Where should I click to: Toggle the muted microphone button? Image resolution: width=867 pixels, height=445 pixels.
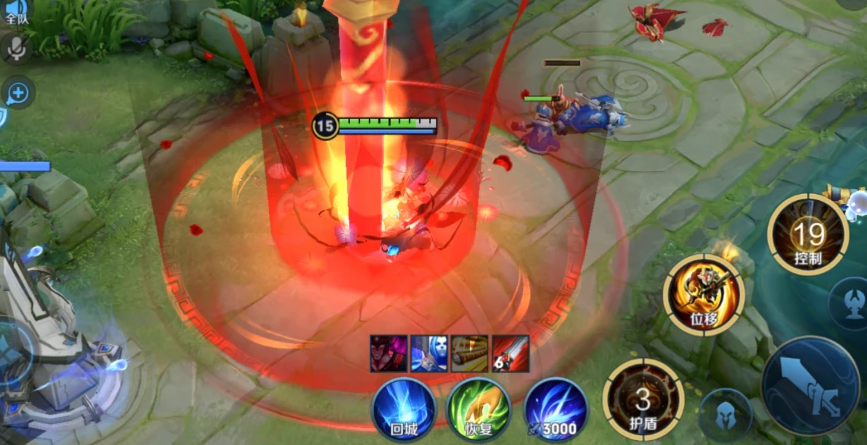[15, 48]
